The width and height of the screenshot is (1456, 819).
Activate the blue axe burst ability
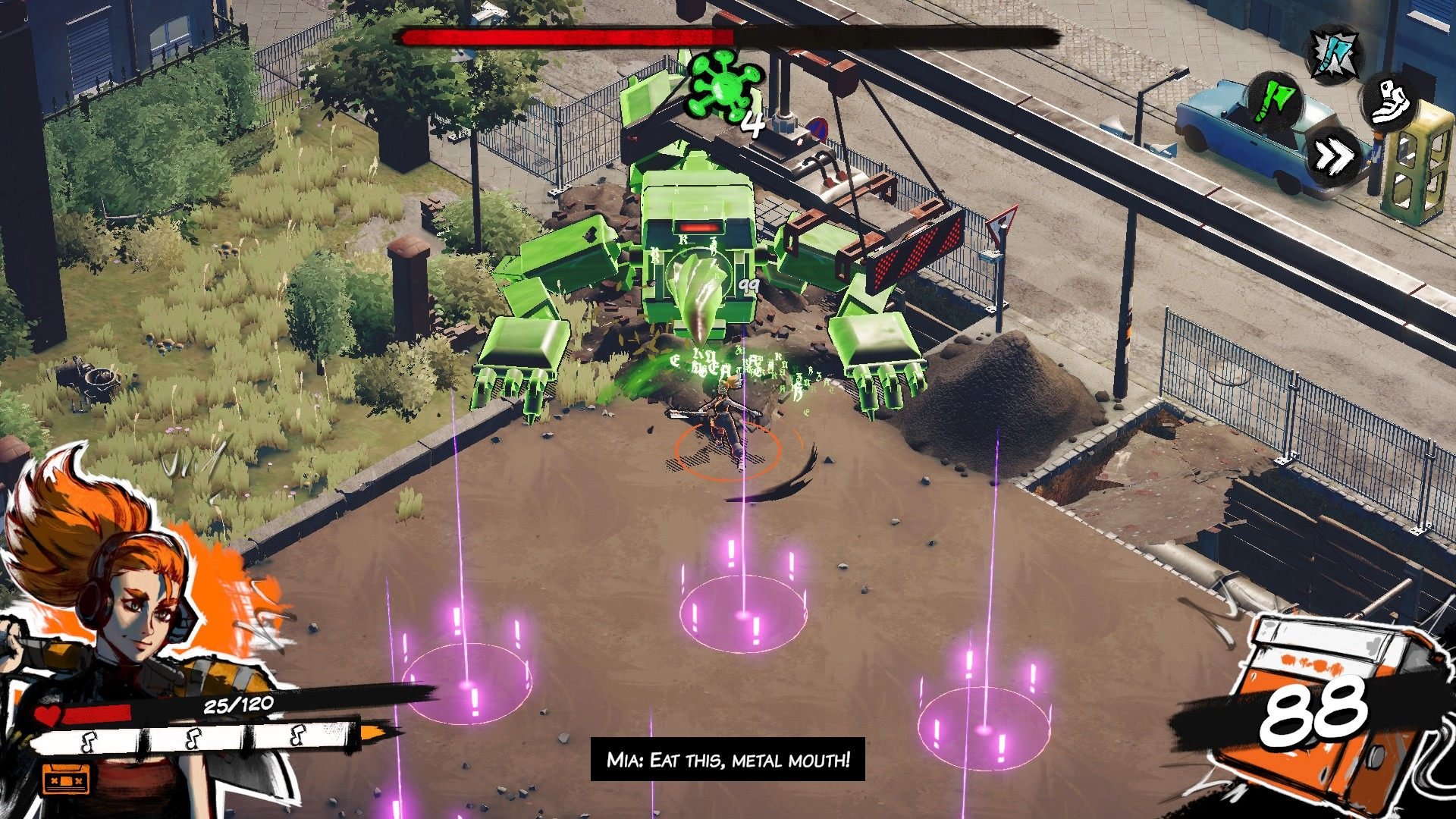1335,53
